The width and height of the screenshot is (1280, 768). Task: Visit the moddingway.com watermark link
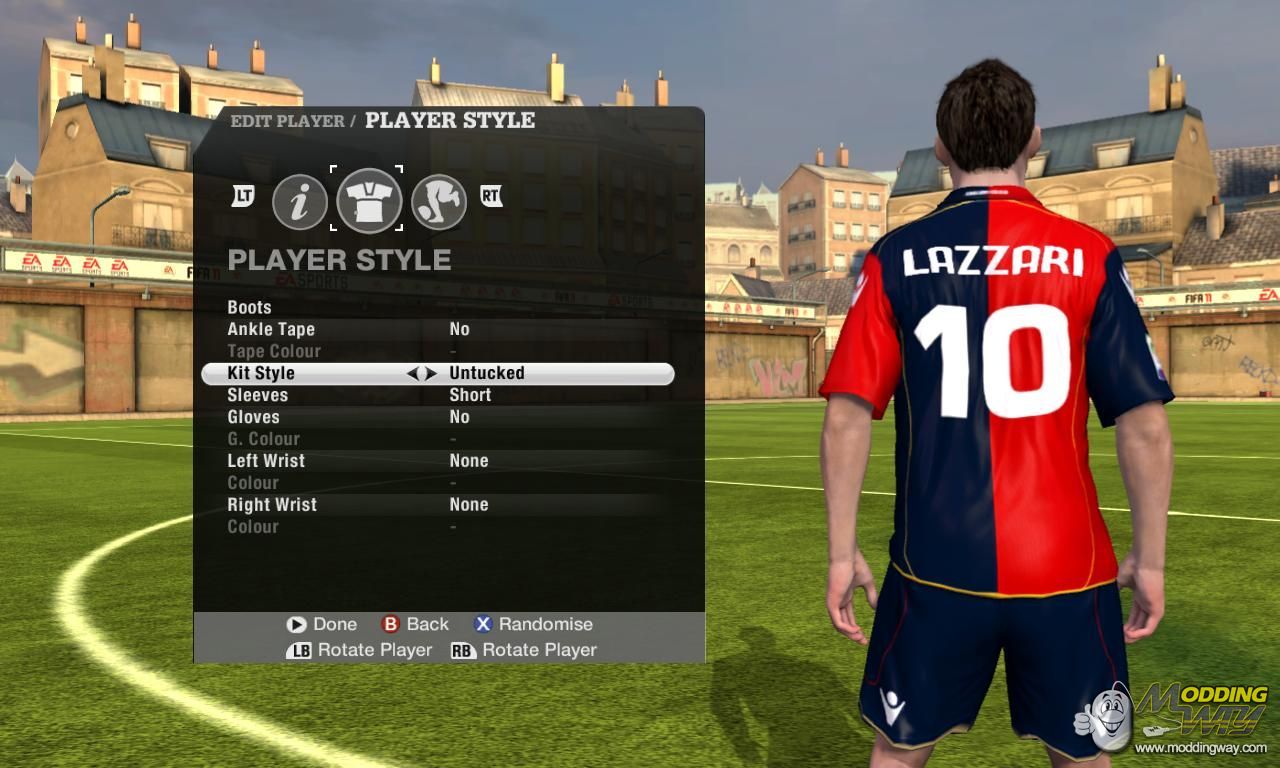pyautogui.click(x=1200, y=747)
